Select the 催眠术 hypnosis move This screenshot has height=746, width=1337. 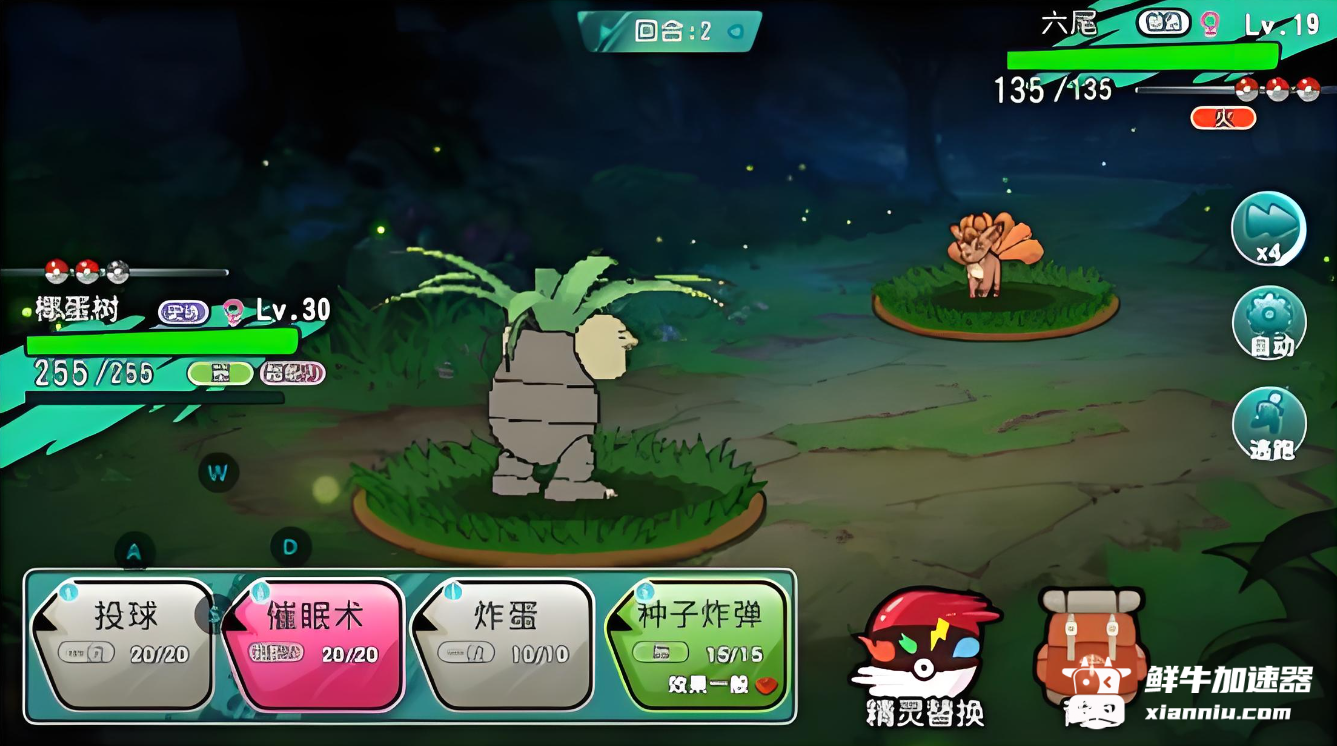pyautogui.click(x=313, y=641)
